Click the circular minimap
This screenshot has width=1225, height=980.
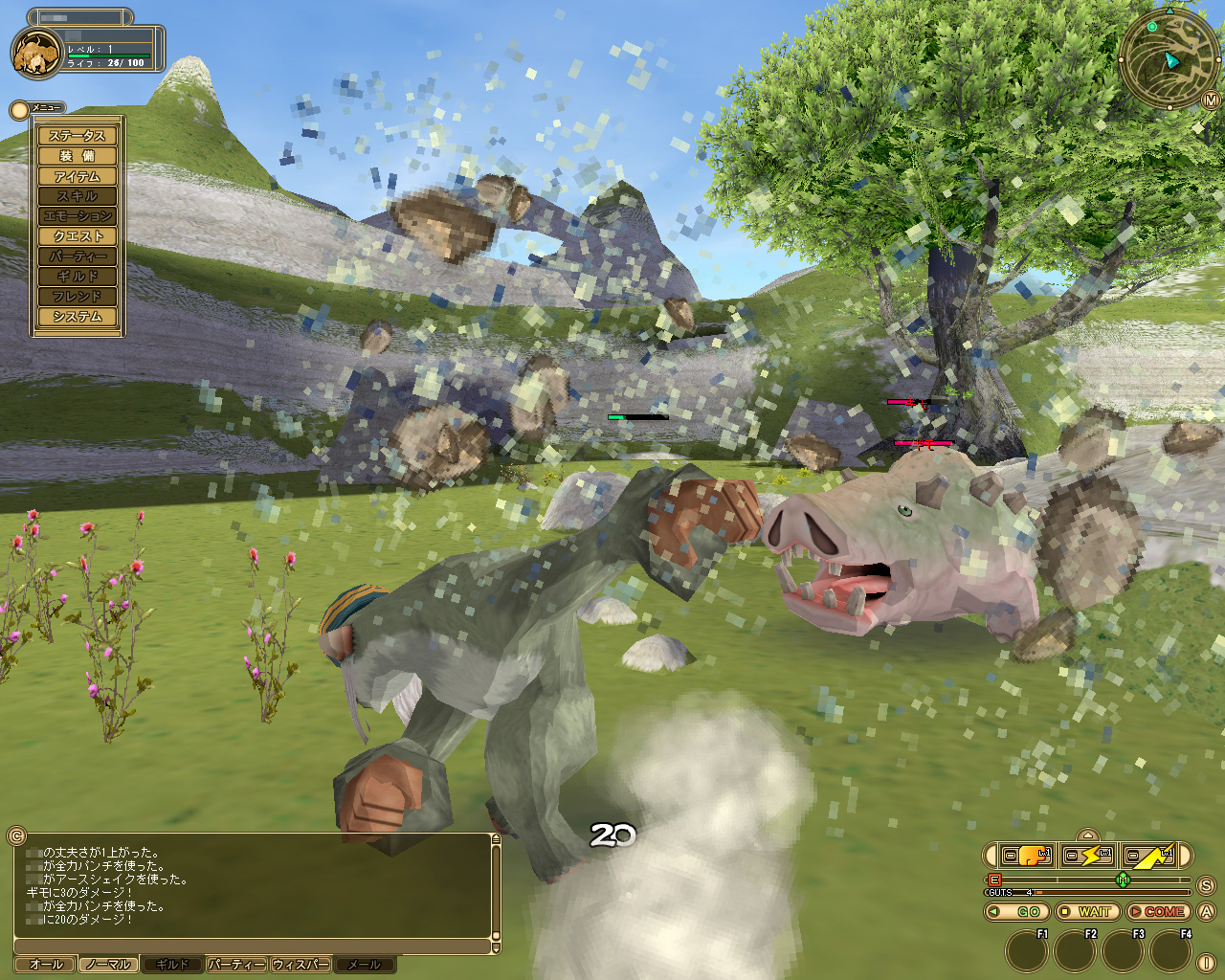[x=1168, y=59]
